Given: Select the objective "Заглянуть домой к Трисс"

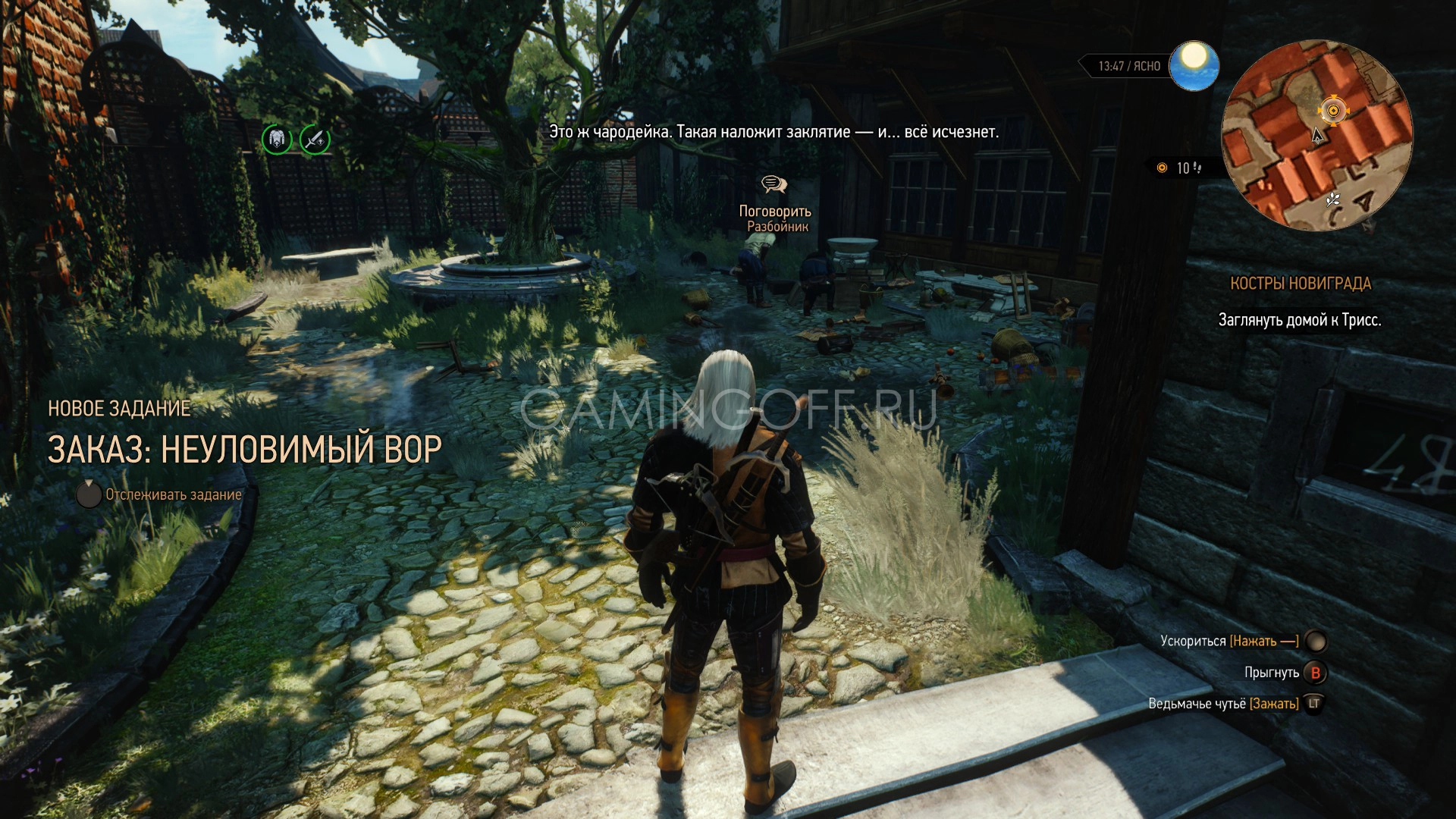Looking at the screenshot, I should [1300, 320].
